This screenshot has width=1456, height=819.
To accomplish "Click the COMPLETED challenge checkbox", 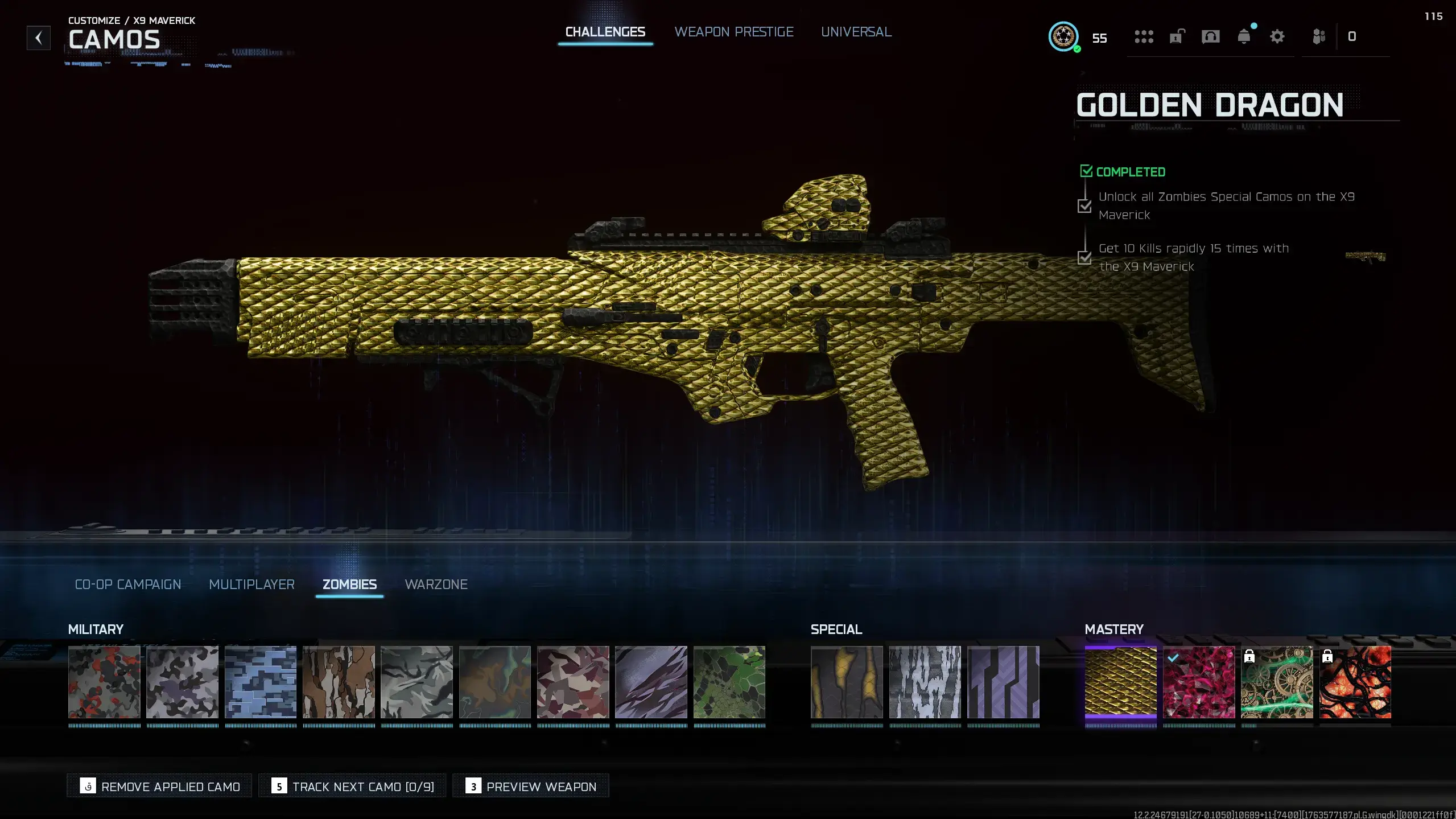I will pyautogui.click(x=1086, y=170).
